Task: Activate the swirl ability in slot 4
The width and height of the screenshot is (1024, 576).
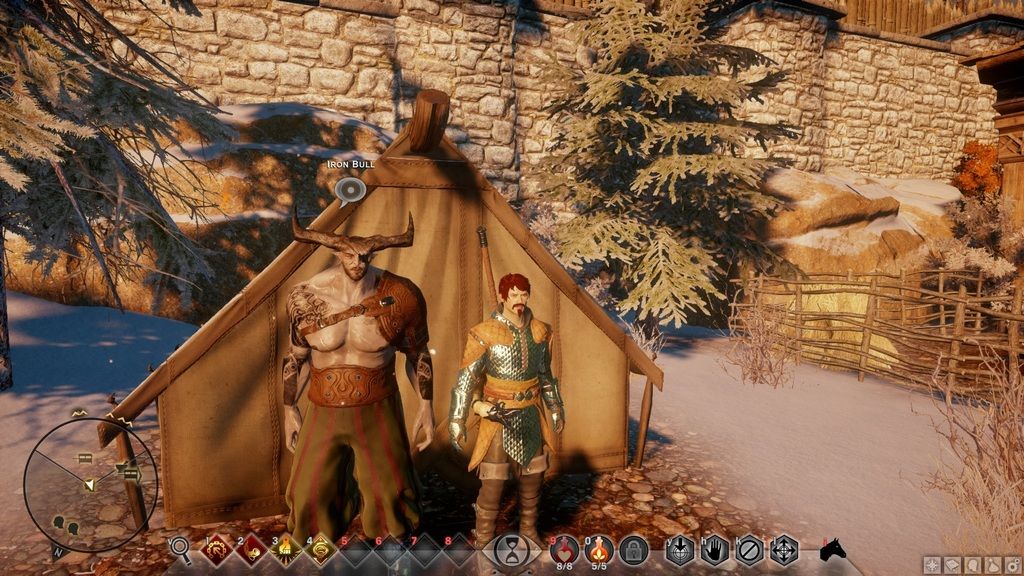Action: click(319, 548)
